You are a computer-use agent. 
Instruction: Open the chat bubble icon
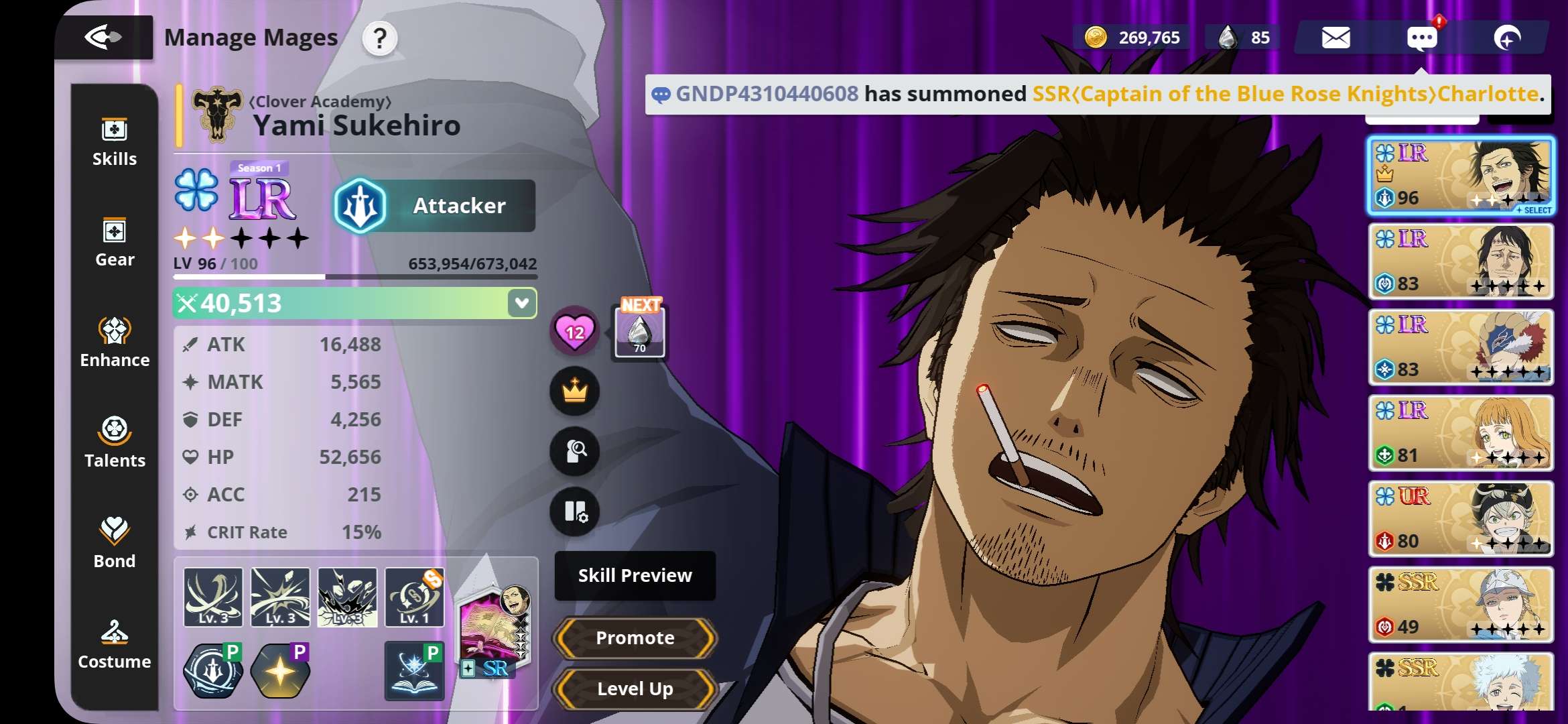[x=1421, y=38]
